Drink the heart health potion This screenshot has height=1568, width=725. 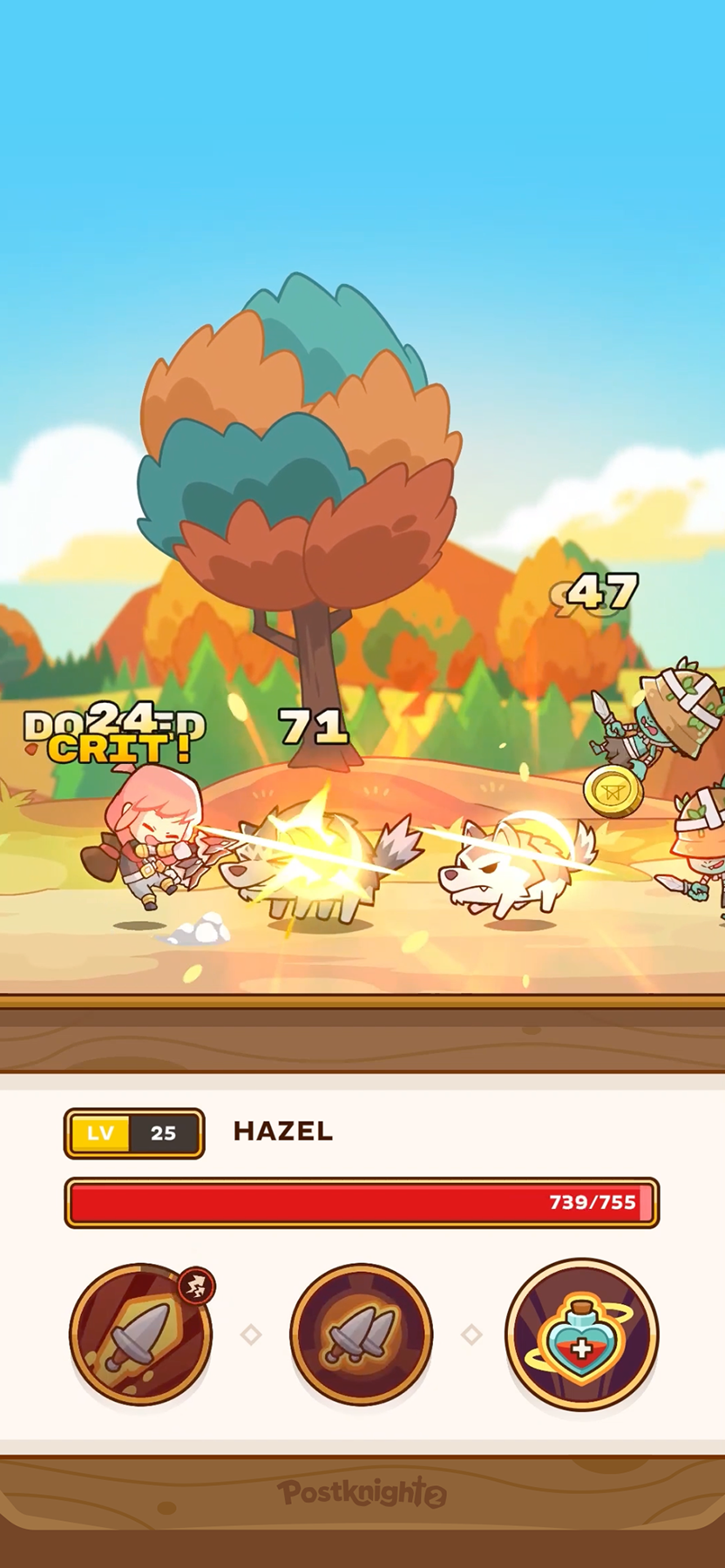pos(581,1335)
